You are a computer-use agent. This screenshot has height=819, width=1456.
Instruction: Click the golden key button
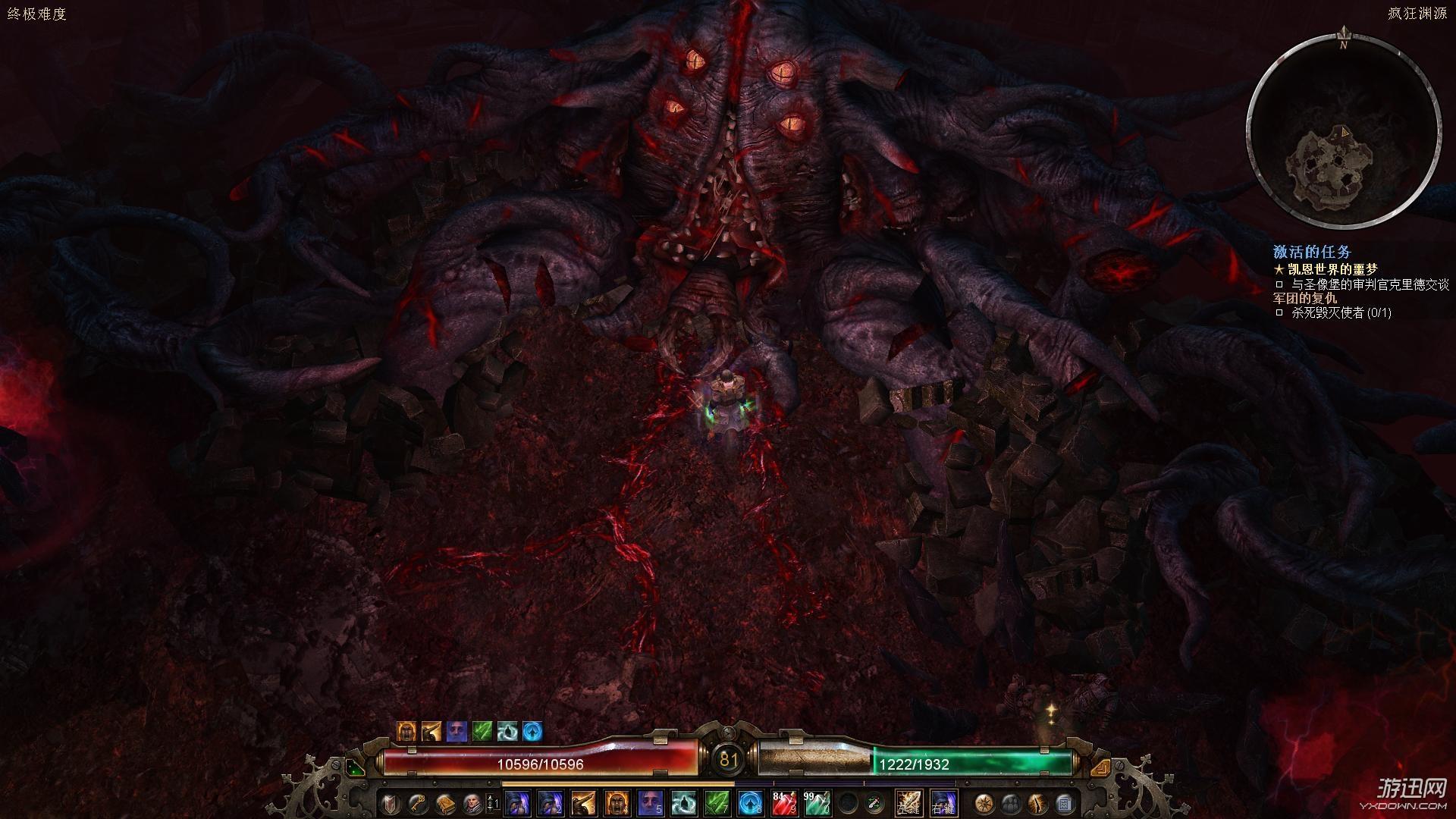[x=417, y=803]
